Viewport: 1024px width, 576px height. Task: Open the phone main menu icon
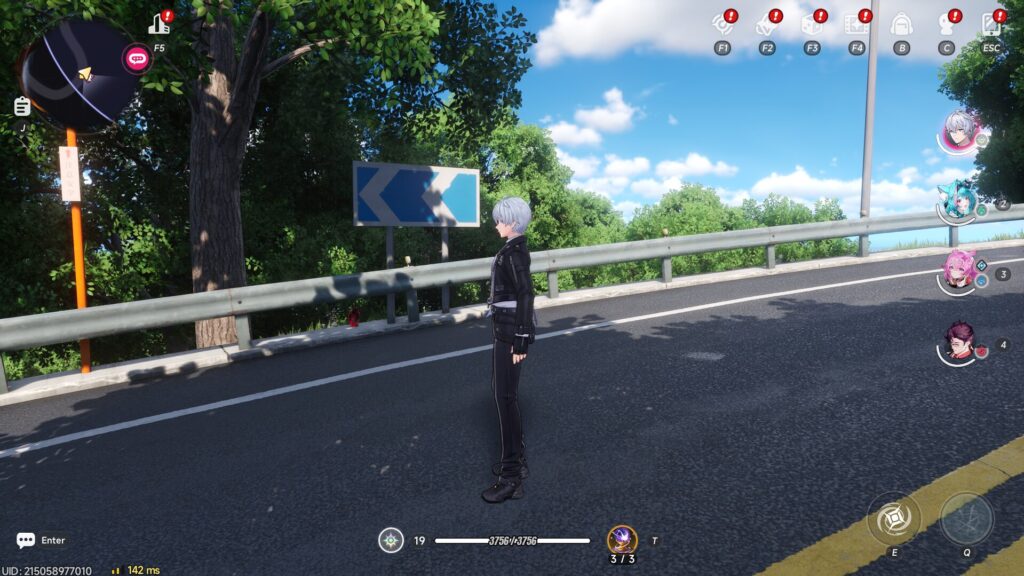tap(991, 24)
